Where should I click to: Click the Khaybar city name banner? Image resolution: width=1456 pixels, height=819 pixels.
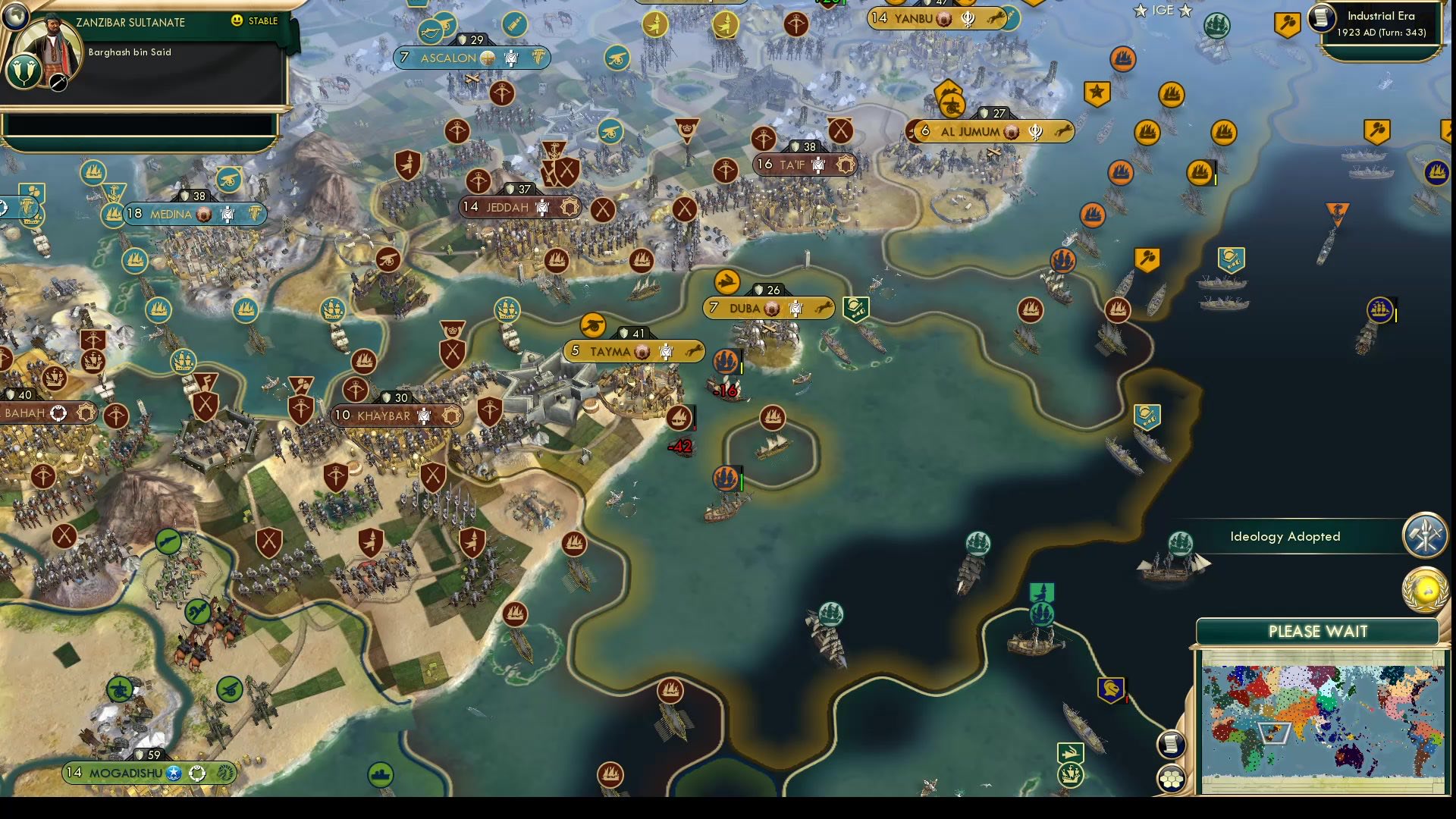pos(385,416)
